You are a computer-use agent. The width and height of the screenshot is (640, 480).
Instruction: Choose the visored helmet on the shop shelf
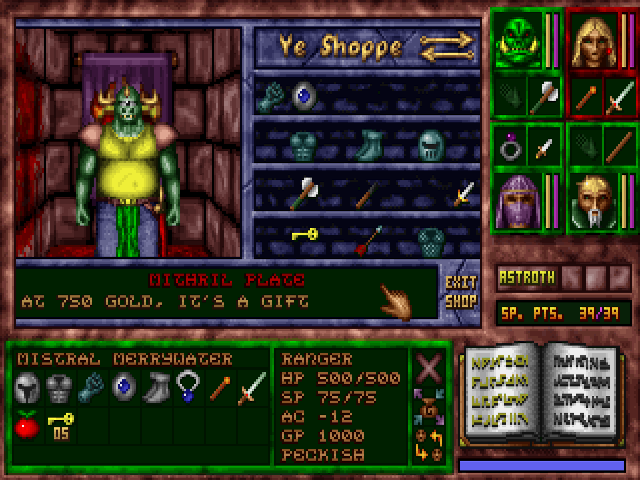tap(431, 145)
